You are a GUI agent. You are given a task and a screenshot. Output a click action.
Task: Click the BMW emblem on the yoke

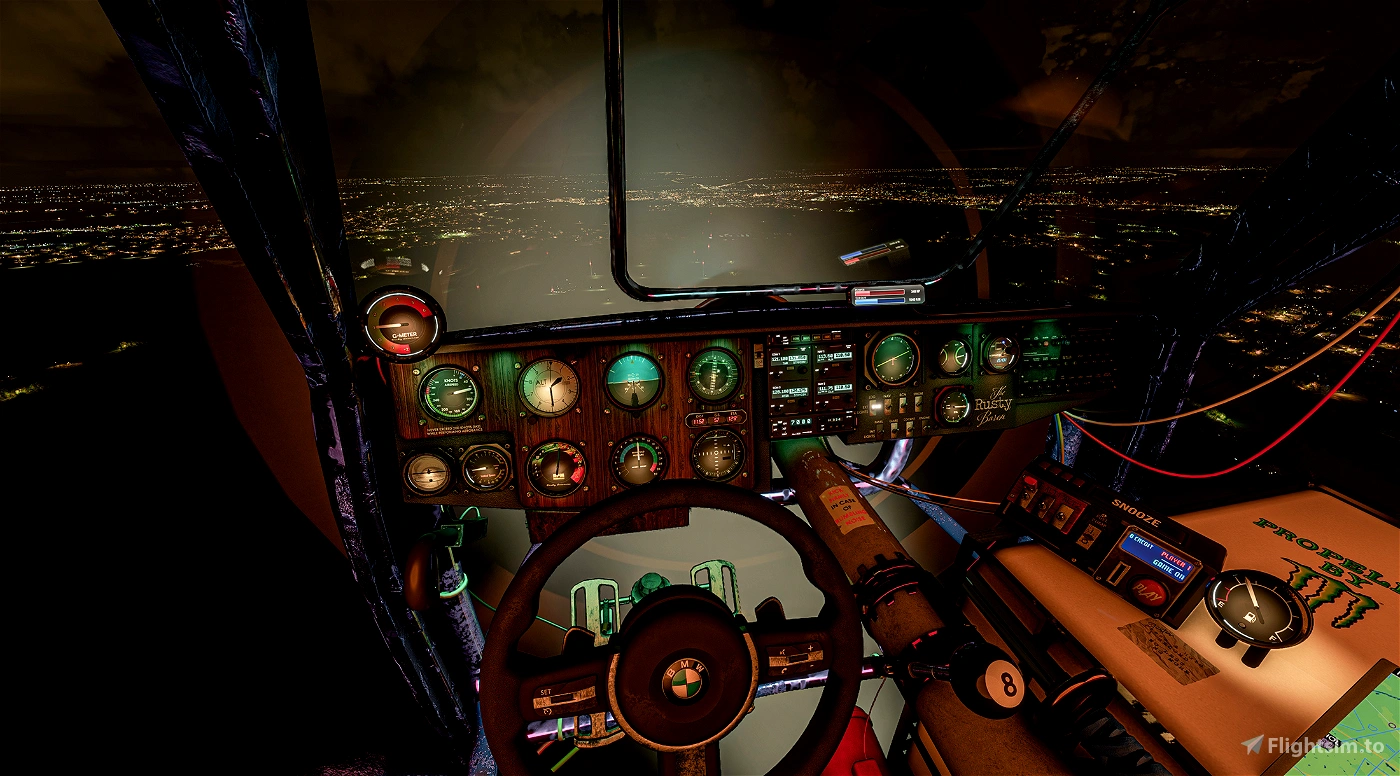686,681
